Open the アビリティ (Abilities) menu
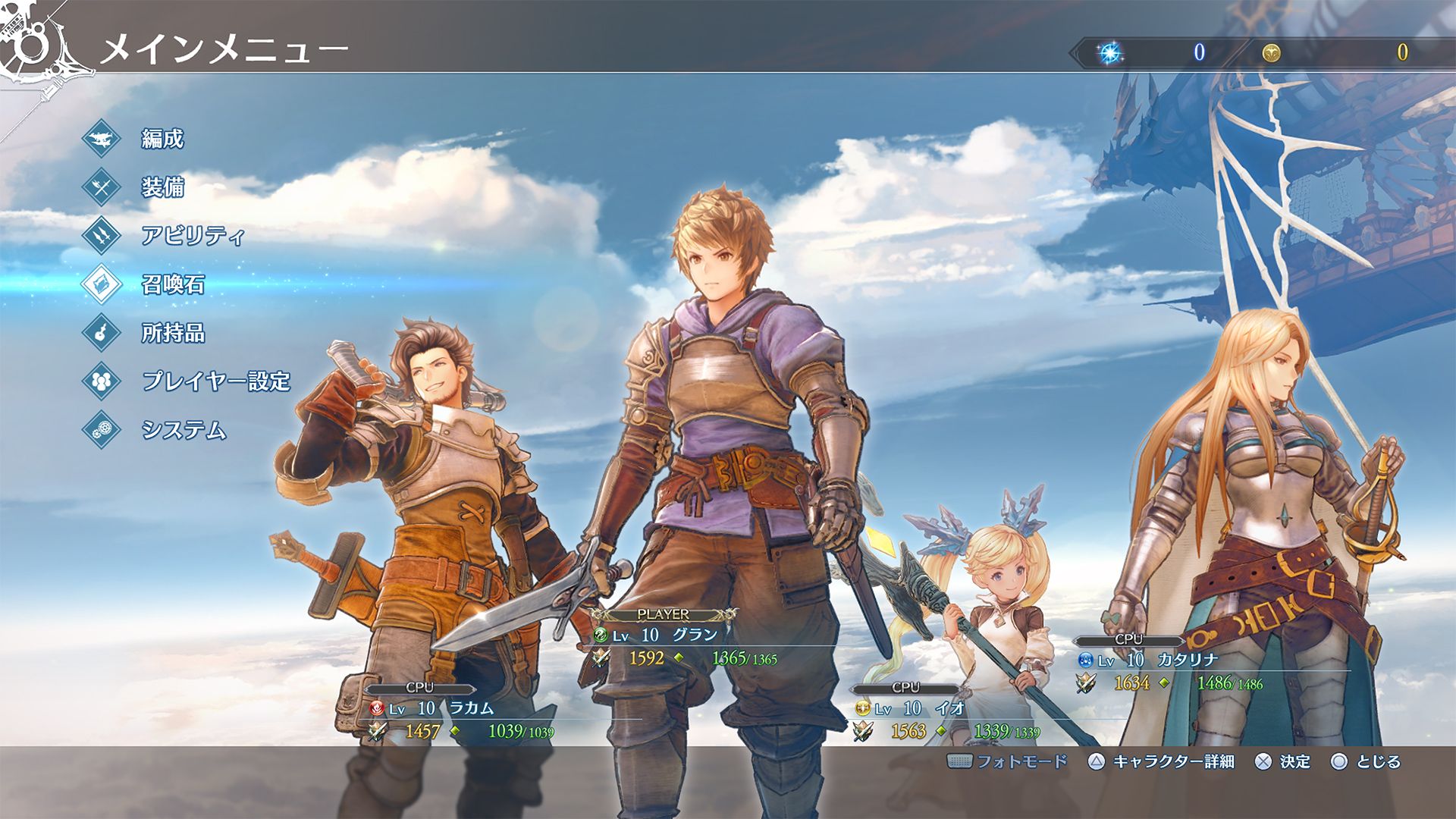Viewport: 1456px width, 819px height. [x=192, y=236]
